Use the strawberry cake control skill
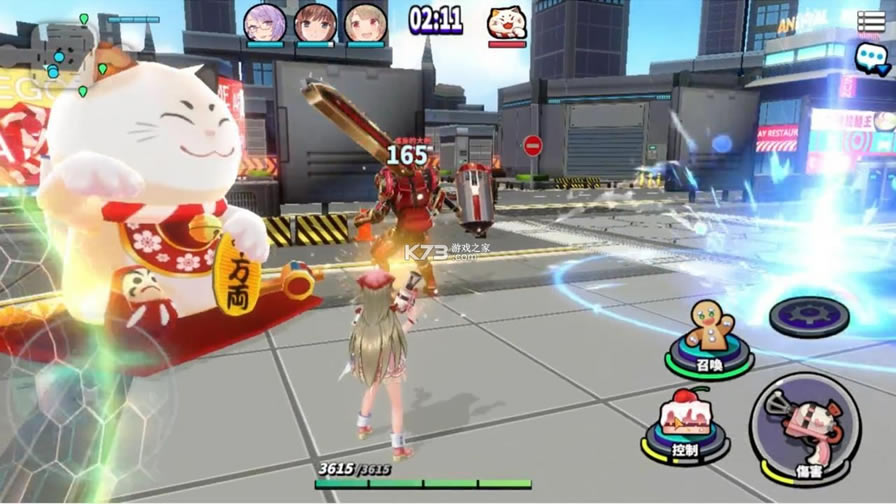 click(x=685, y=420)
